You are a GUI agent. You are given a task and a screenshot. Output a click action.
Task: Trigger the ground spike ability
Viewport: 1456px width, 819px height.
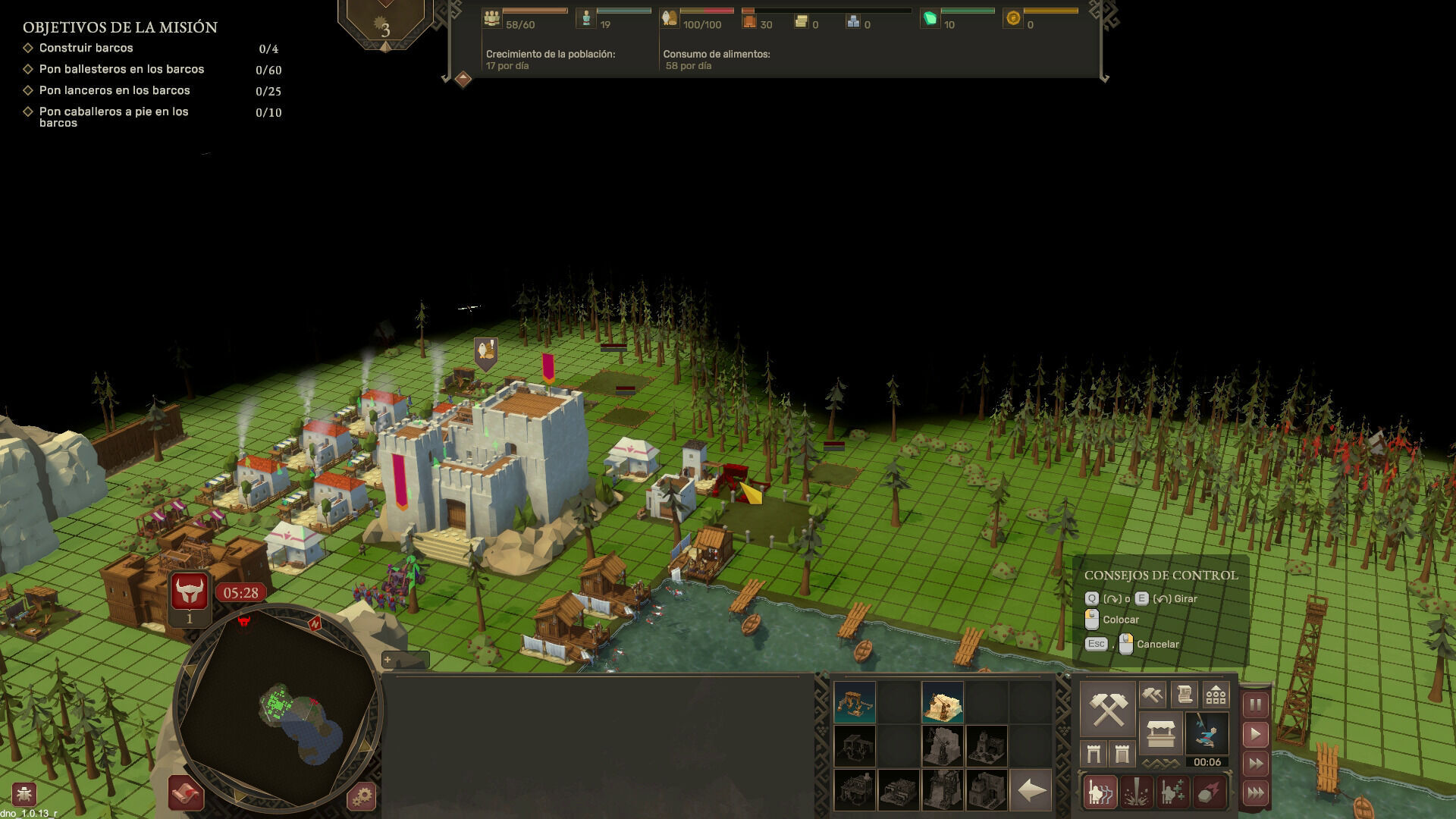1136,792
